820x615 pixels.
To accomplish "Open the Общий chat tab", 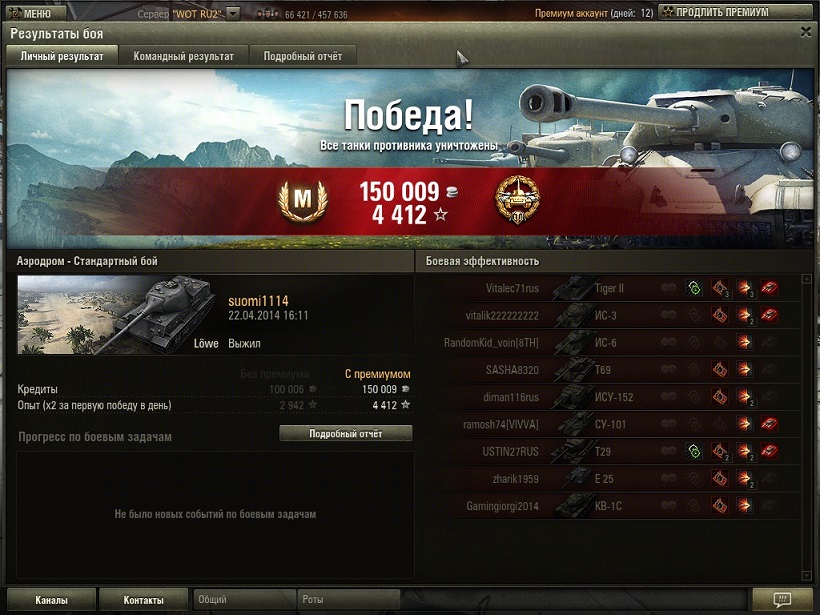I will (x=243, y=600).
